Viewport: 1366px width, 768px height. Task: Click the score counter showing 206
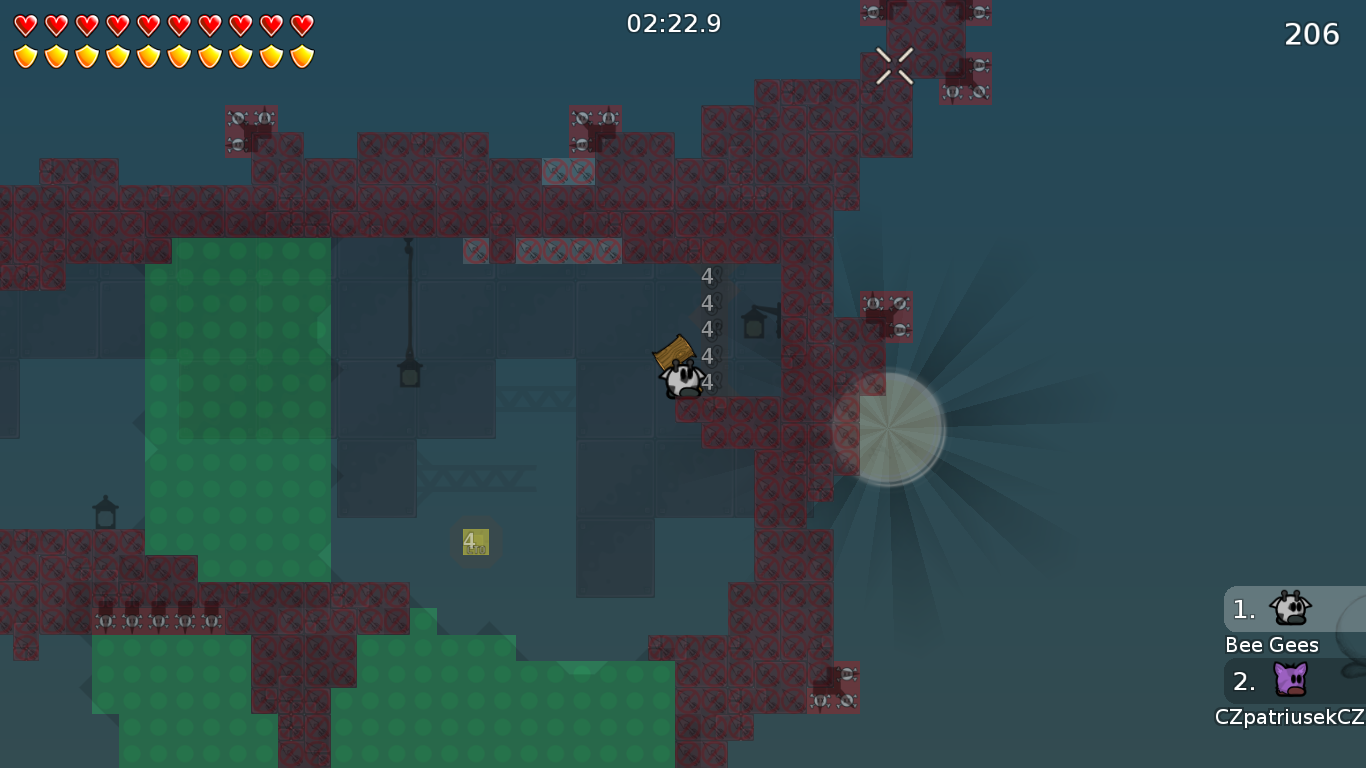pos(1310,33)
